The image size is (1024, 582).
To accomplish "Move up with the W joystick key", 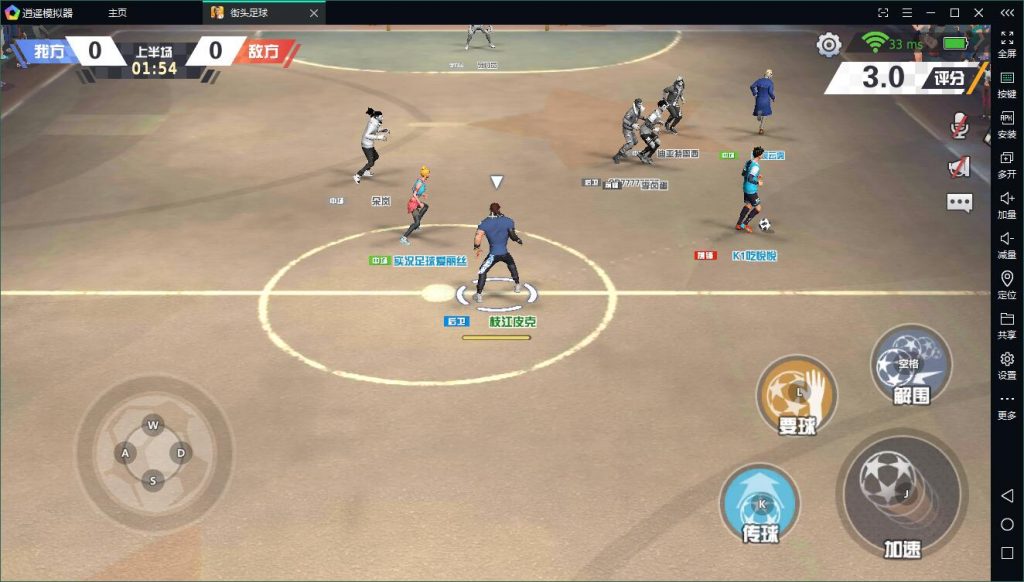I will tap(153, 425).
